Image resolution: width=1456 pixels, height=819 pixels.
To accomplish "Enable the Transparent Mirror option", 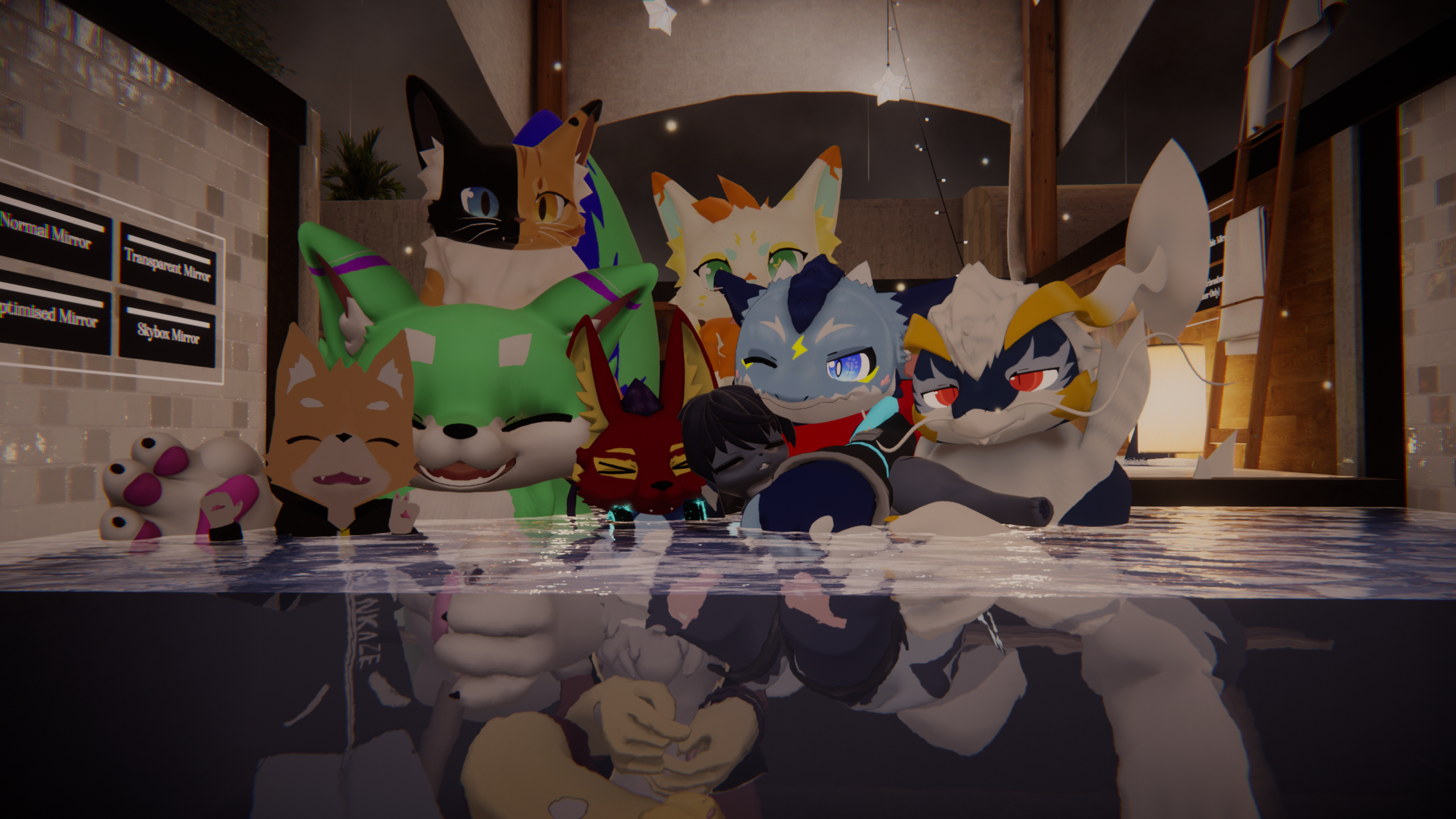I will 168,263.
